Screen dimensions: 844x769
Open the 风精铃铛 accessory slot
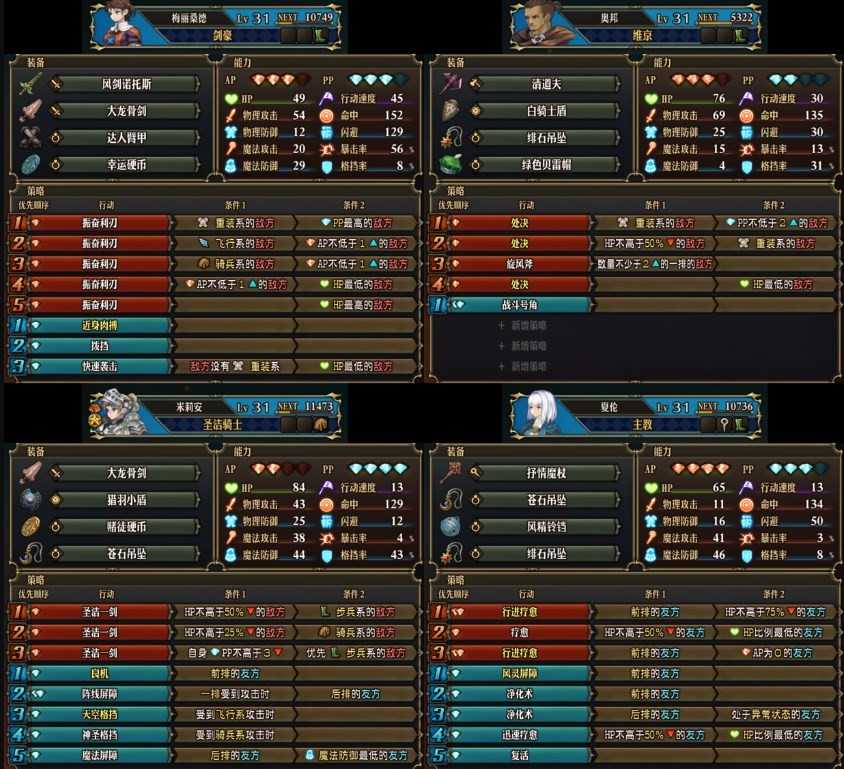[x=547, y=526]
